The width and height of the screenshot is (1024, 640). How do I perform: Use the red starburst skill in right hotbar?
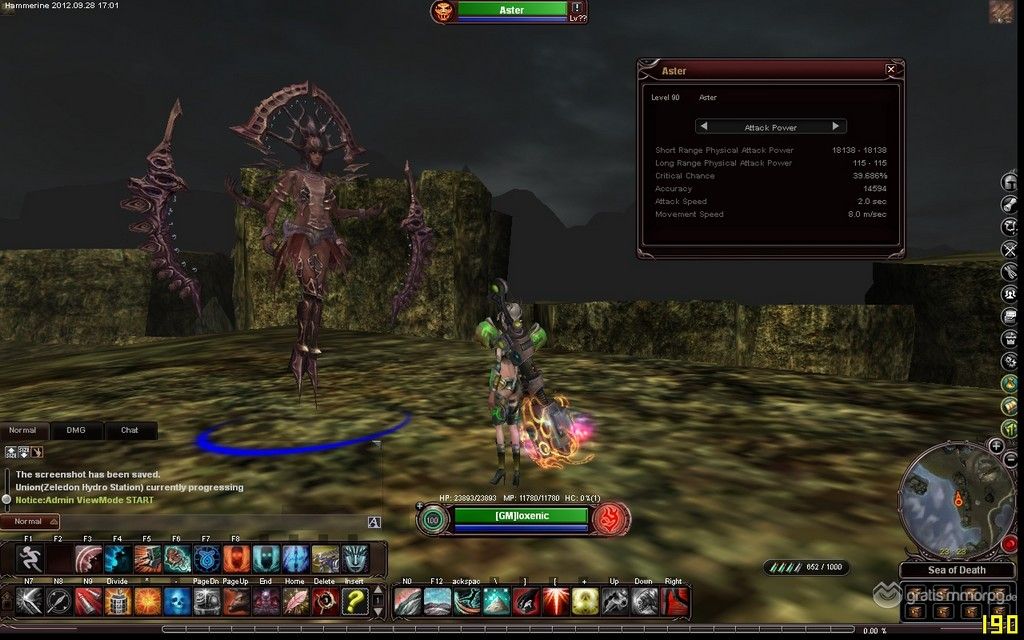click(x=555, y=600)
